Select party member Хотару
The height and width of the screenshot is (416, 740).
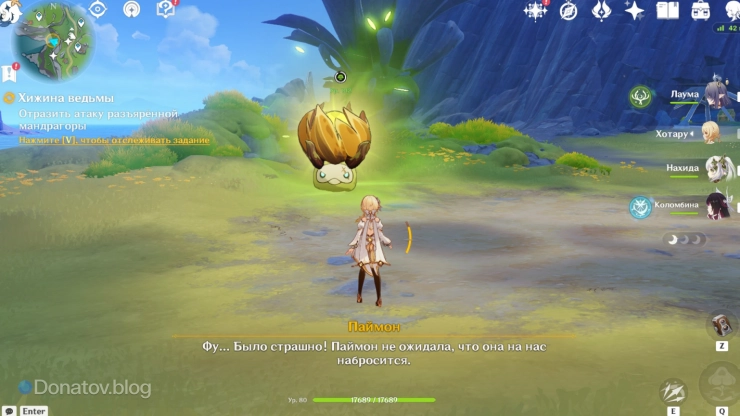714,133
